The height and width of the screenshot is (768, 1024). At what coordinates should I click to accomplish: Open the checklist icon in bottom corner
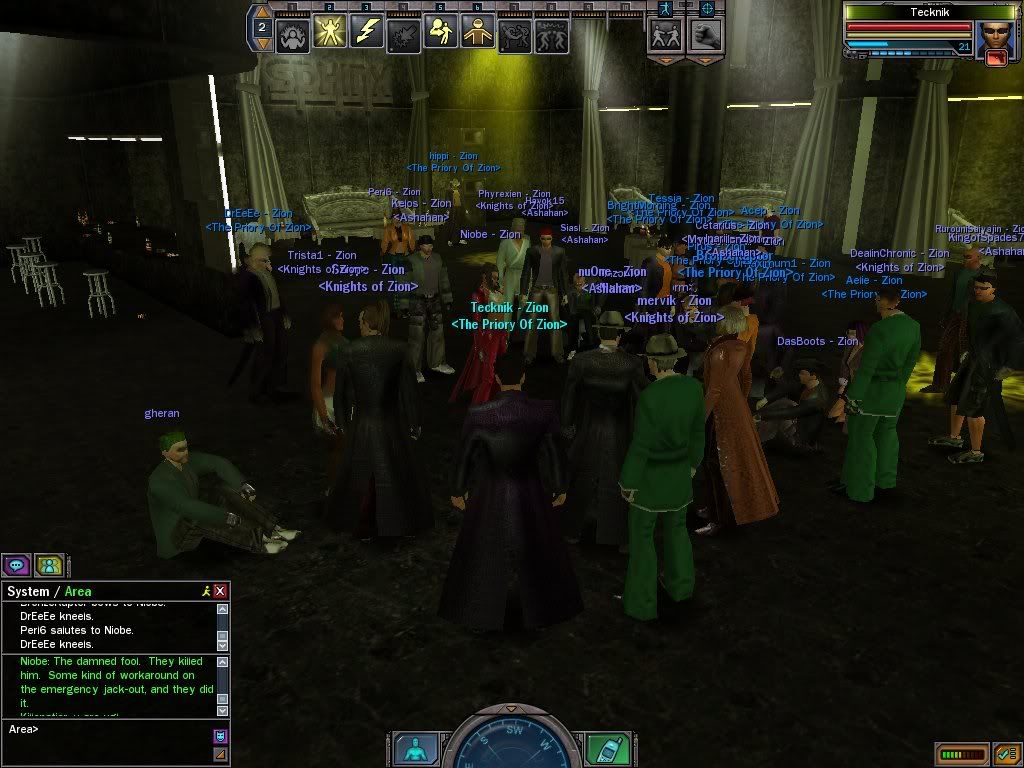pyautogui.click(x=1005, y=753)
